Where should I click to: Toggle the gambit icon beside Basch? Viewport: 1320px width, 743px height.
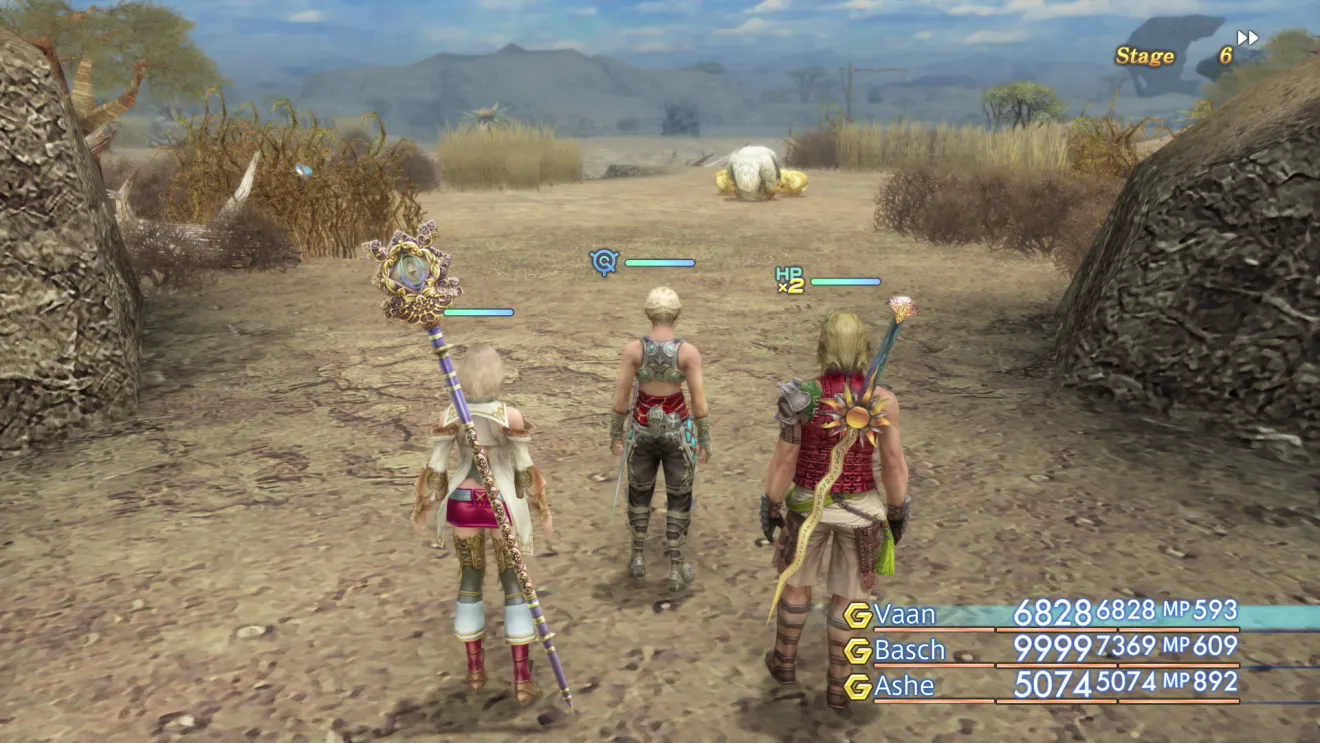click(x=857, y=651)
